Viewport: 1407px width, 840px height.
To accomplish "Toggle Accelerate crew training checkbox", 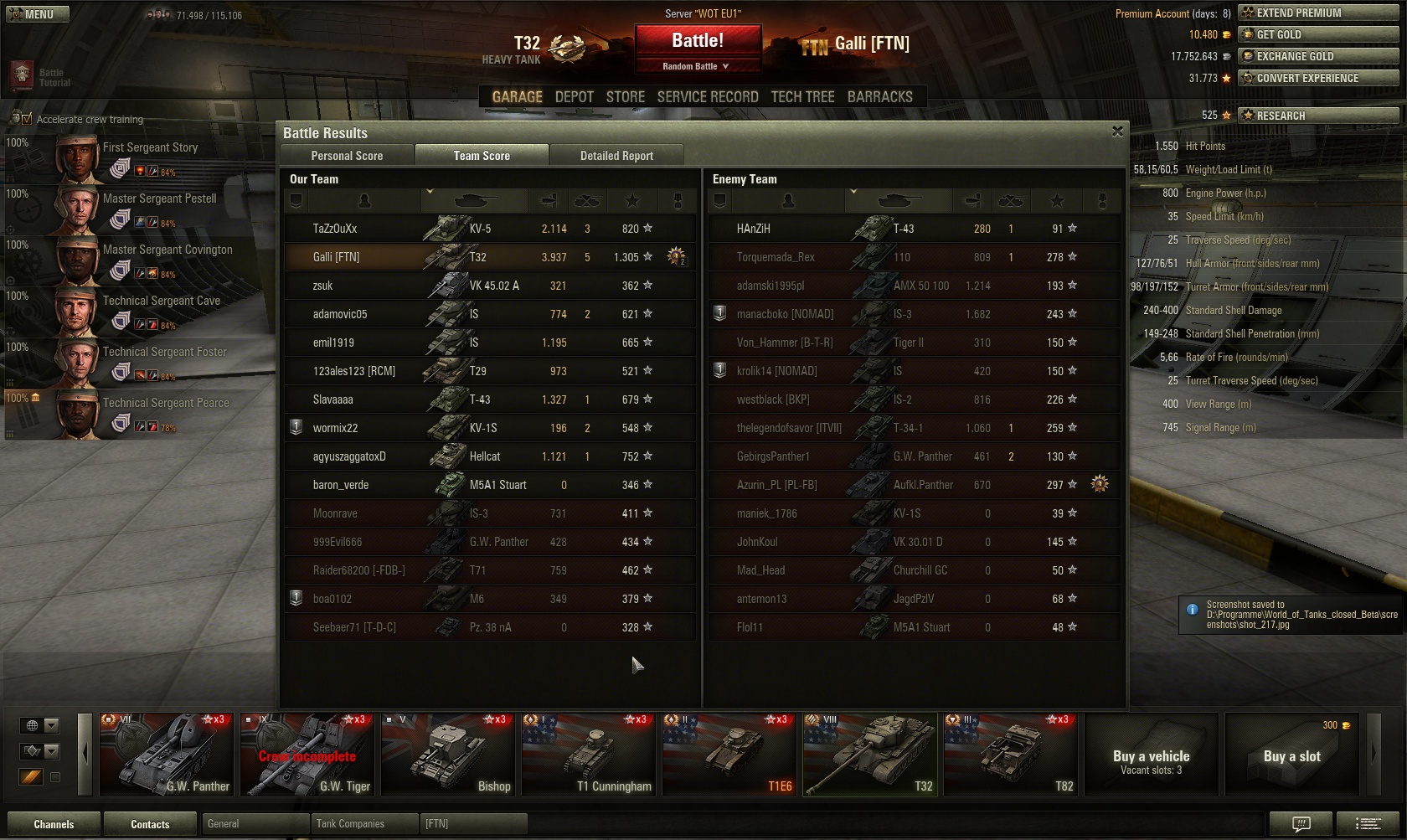I will pyautogui.click(x=26, y=119).
